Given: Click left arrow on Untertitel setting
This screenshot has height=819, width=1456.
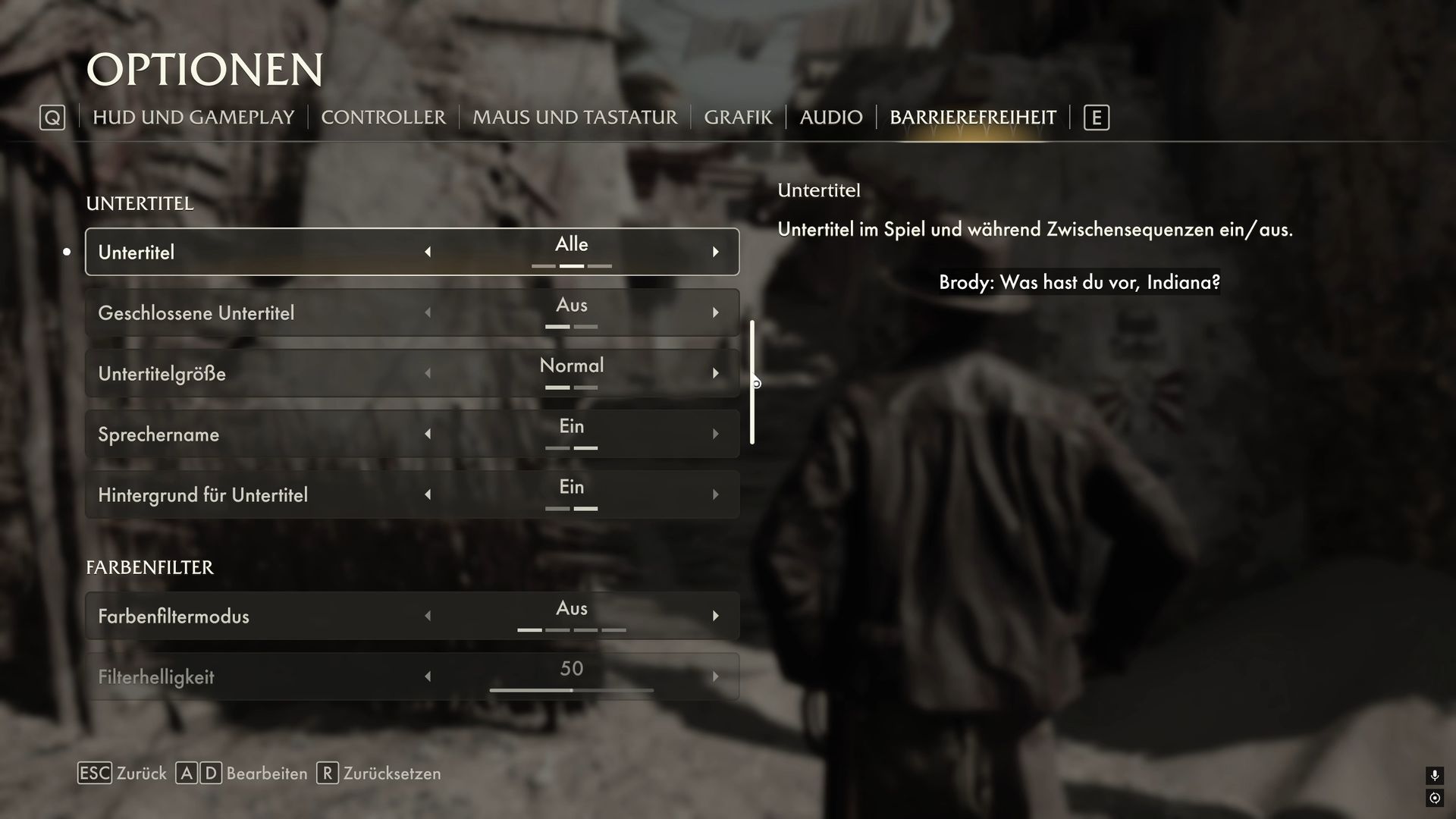Looking at the screenshot, I should click(x=428, y=252).
